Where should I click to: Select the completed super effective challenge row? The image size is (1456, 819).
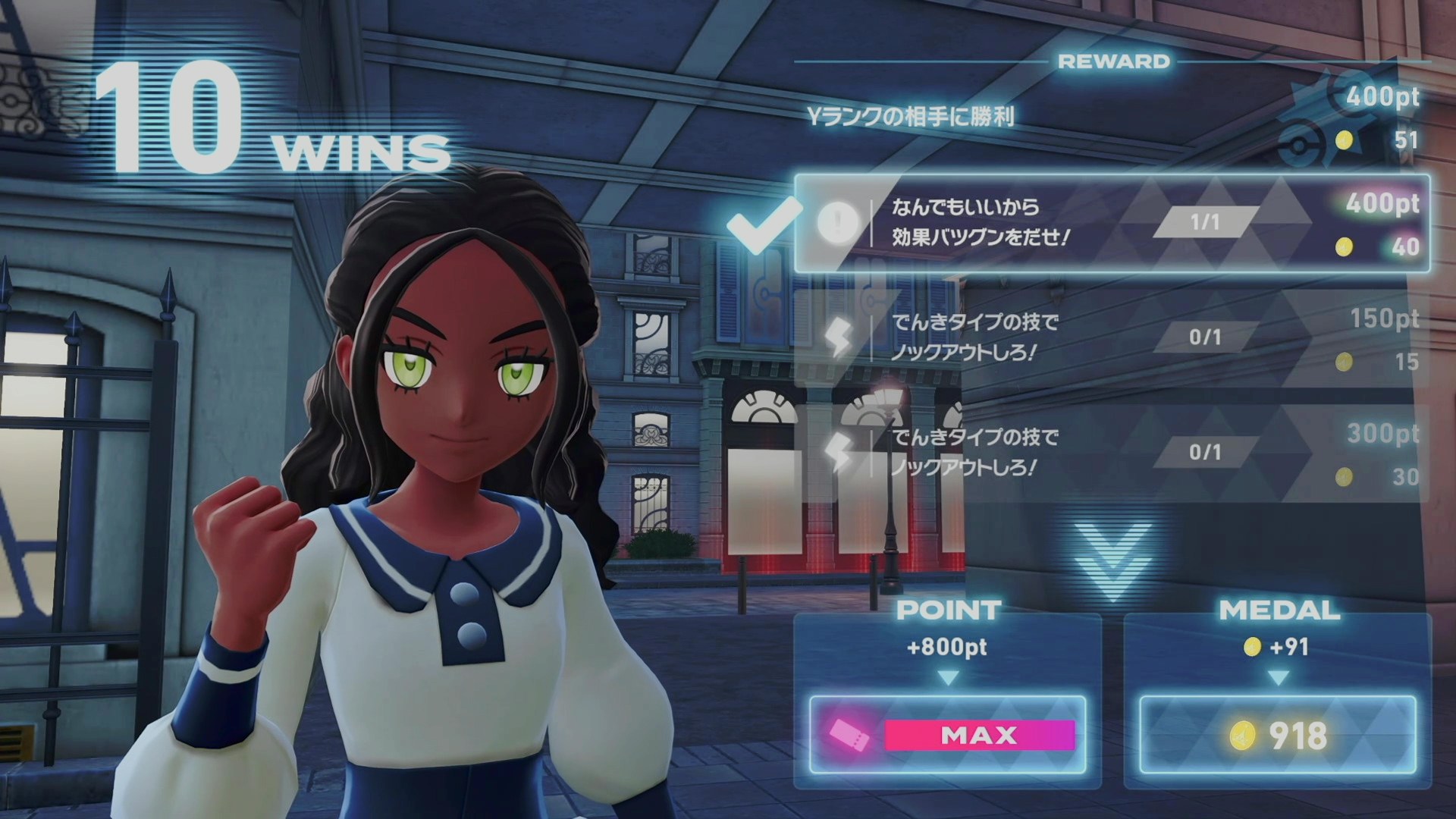[1112, 224]
